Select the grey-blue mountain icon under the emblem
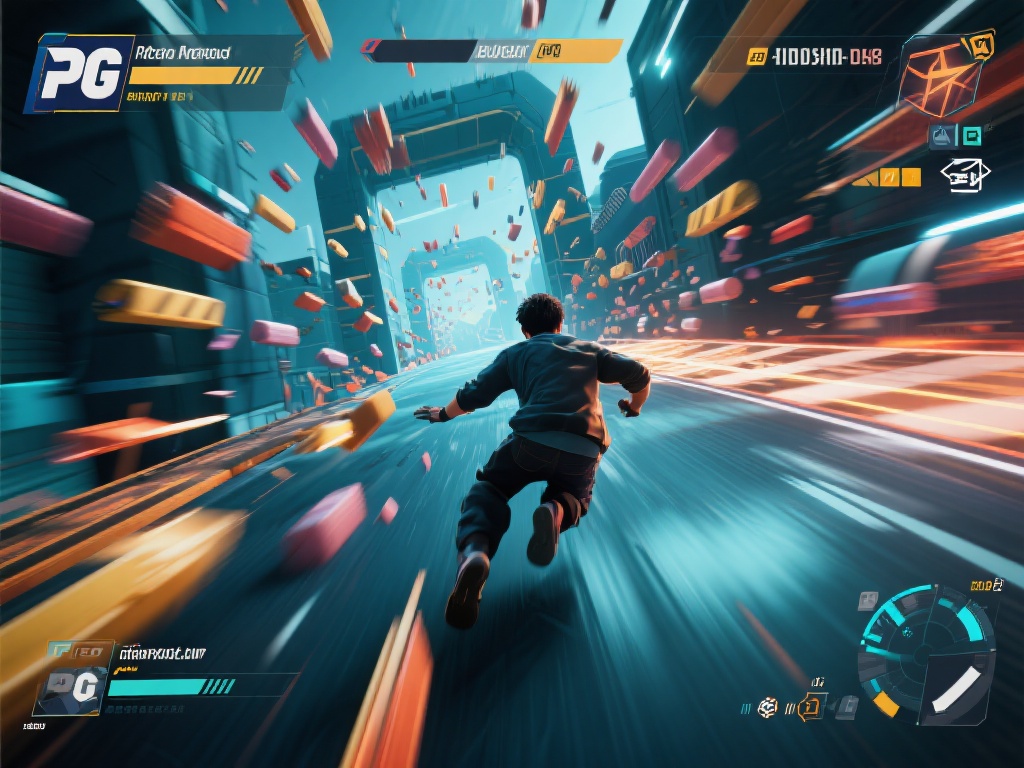The width and height of the screenshot is (1024, 768). pyautogui.click(x=942, y=137)
